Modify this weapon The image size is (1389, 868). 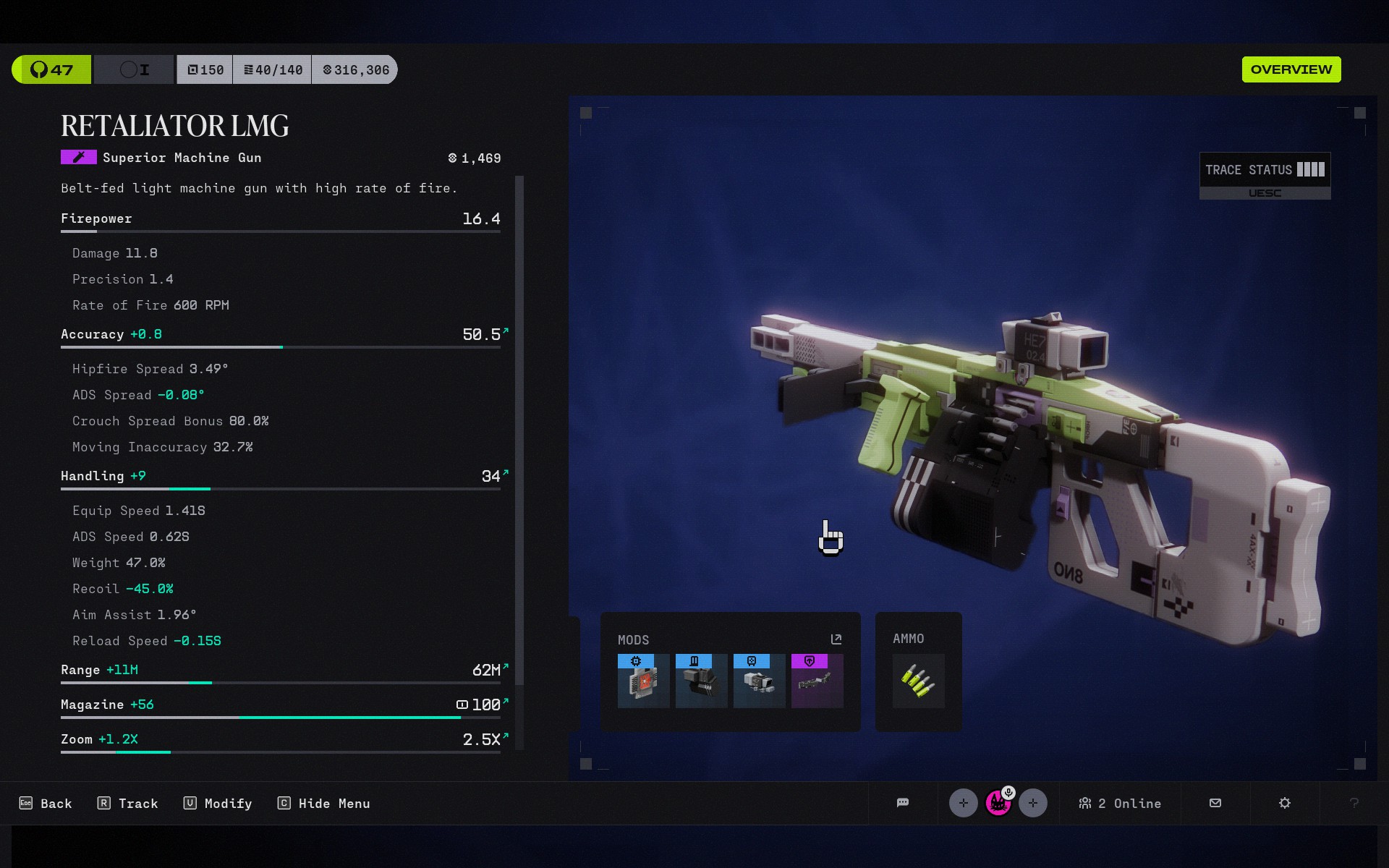(218, 804)
